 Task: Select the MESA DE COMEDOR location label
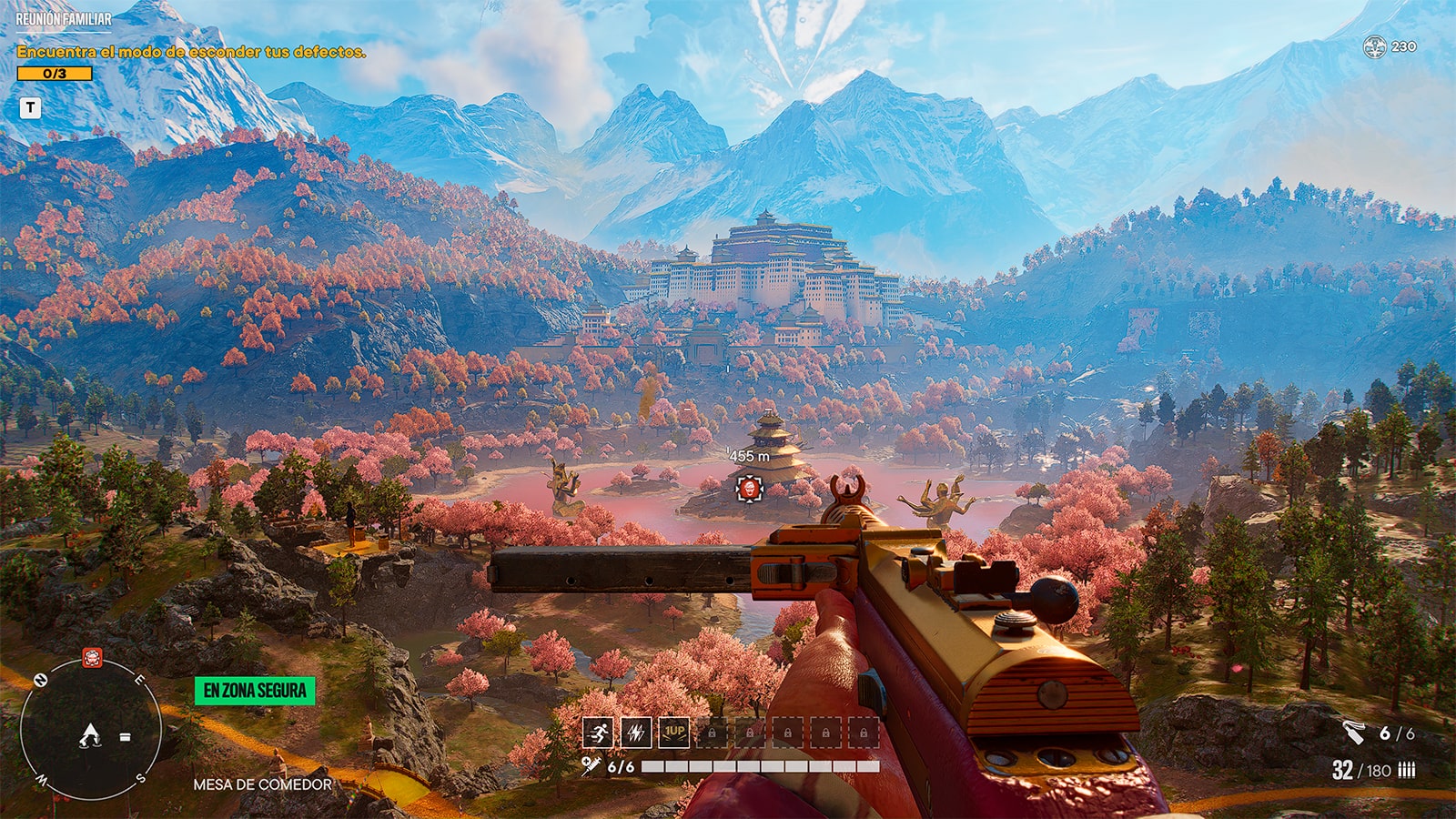[x=261, y=782]
